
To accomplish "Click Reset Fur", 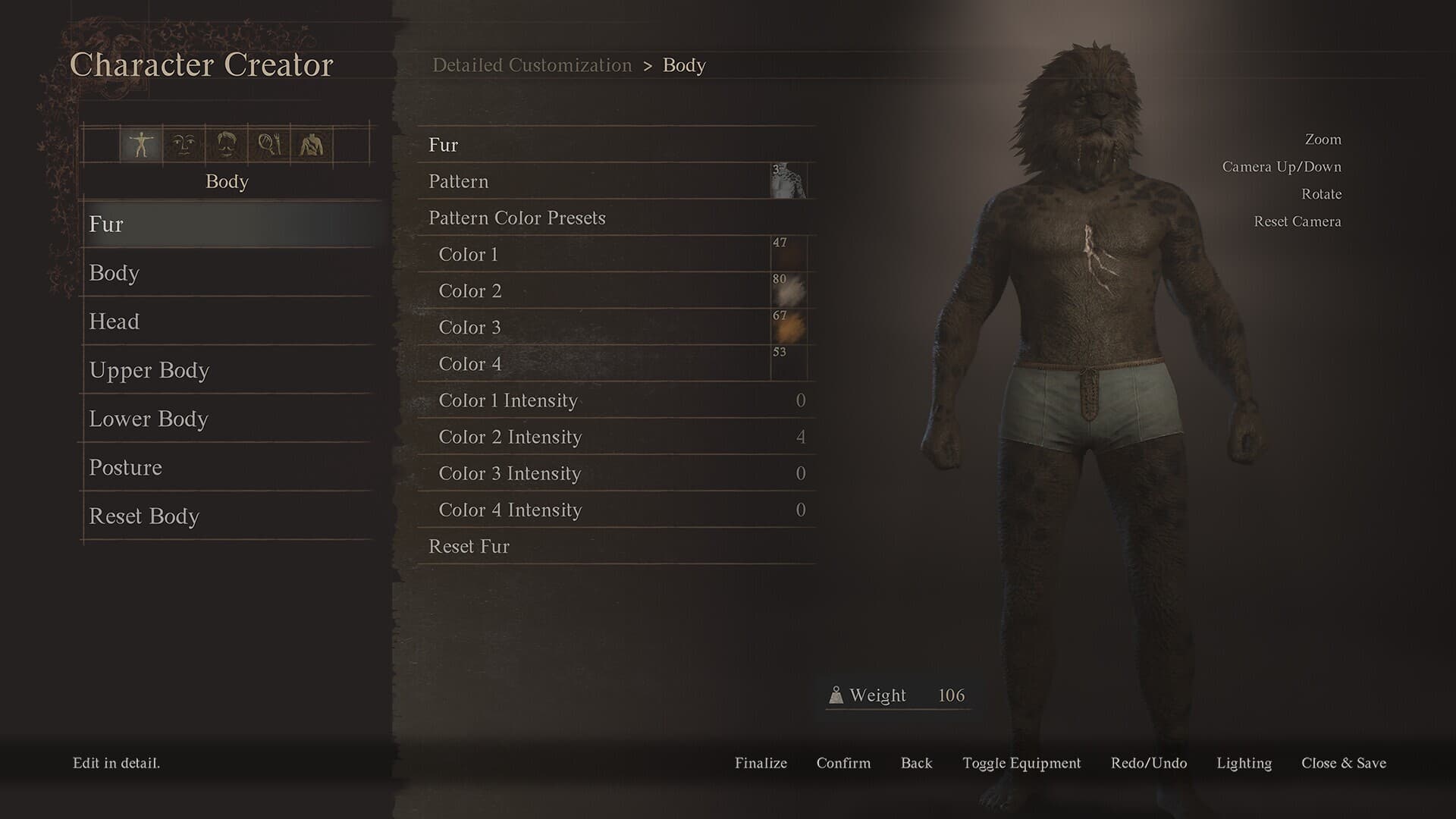I will coord(468,546).
